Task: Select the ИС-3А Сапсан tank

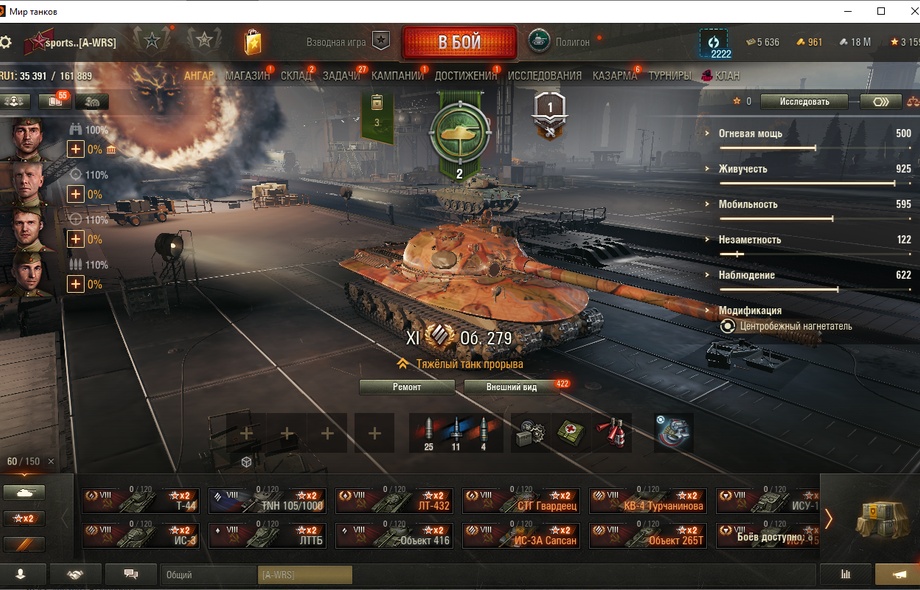Action: (x=520, y=535)
